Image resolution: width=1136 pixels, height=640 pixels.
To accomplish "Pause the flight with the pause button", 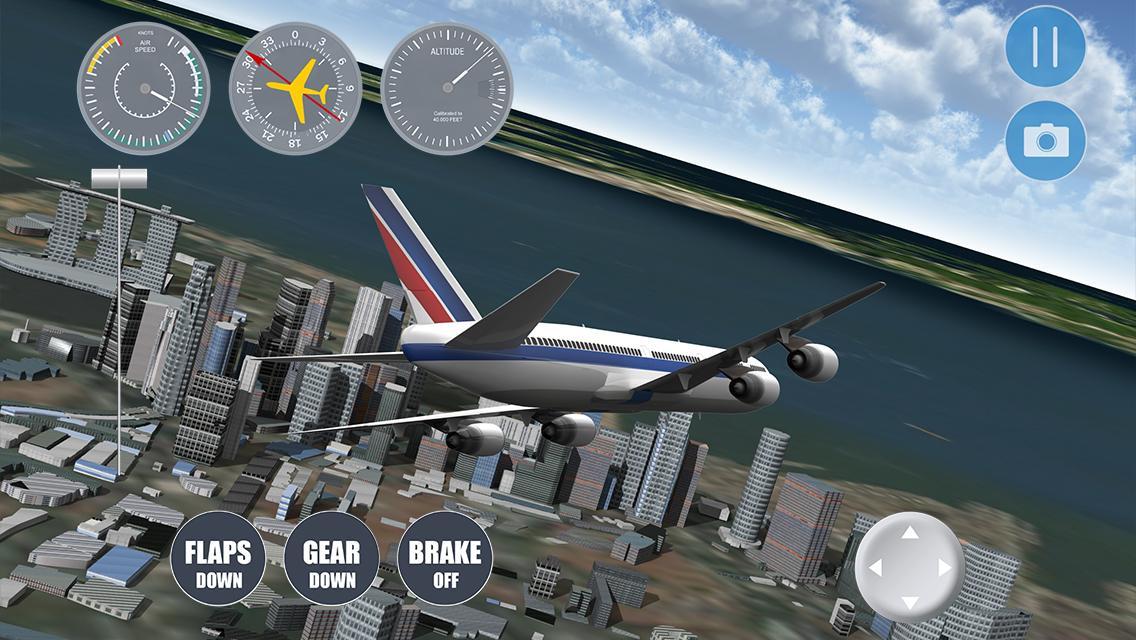I will coord(1046,46).
